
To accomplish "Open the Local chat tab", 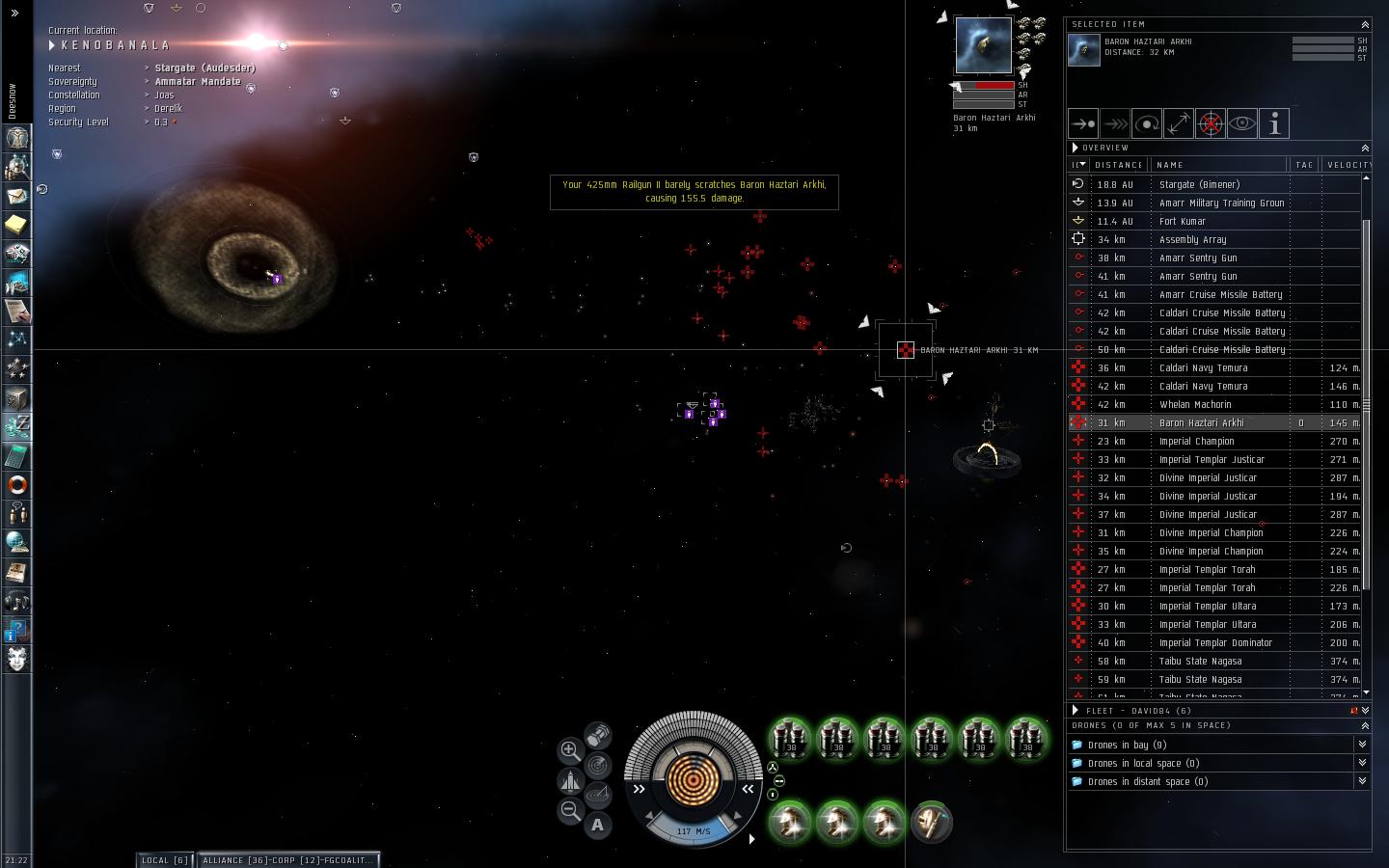I will 164,859.
